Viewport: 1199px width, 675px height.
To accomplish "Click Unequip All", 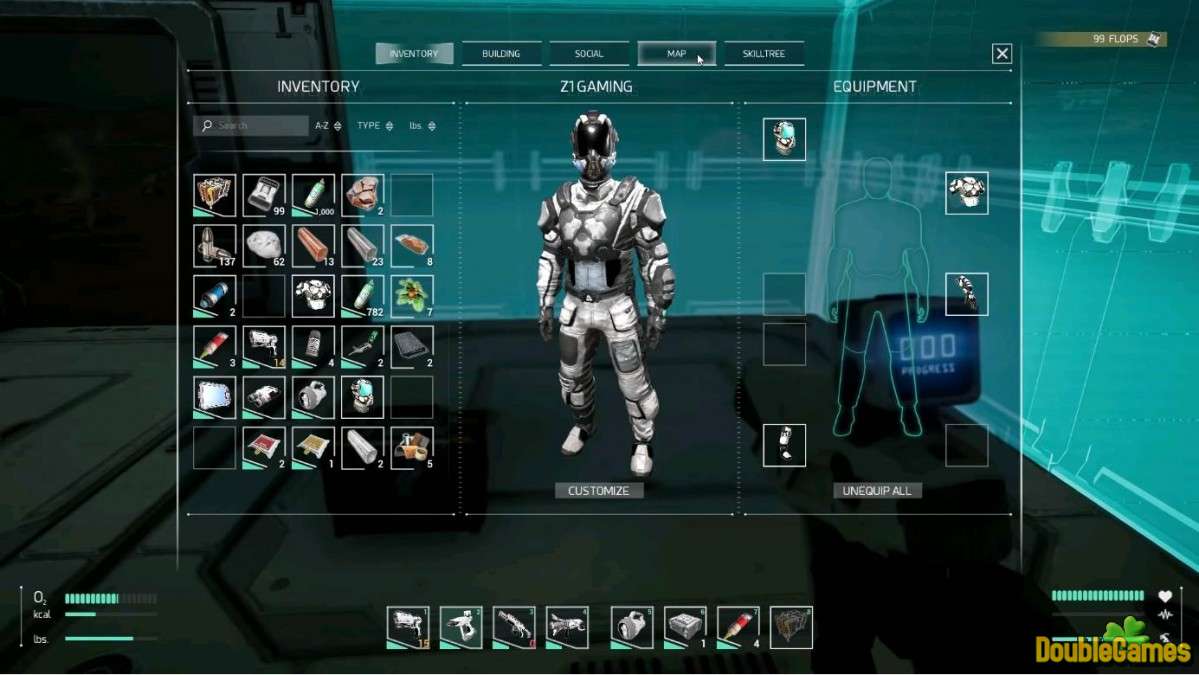I will tap(877, 491).
